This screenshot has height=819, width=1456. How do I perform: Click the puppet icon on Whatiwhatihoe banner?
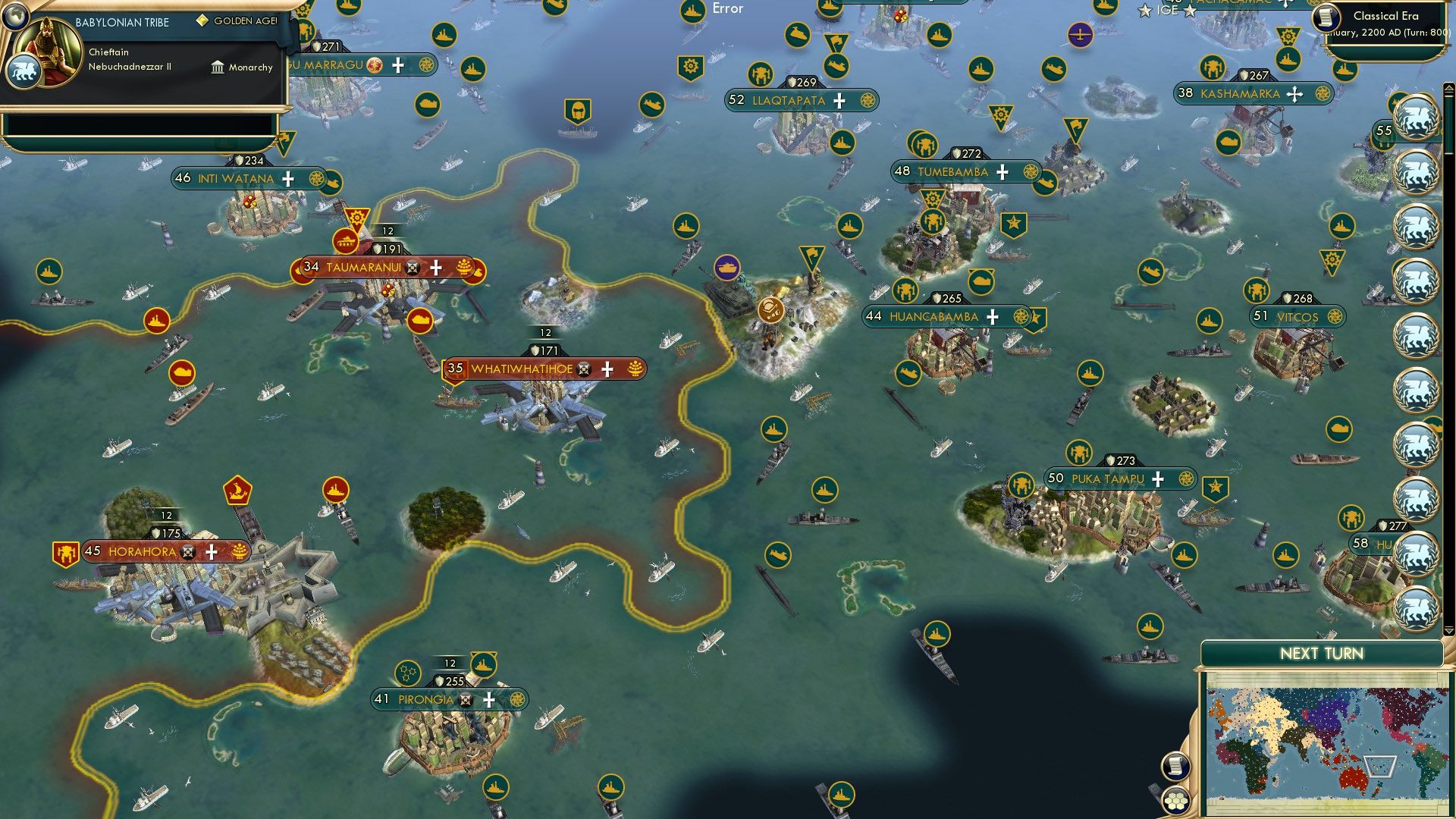click(583, 369)
